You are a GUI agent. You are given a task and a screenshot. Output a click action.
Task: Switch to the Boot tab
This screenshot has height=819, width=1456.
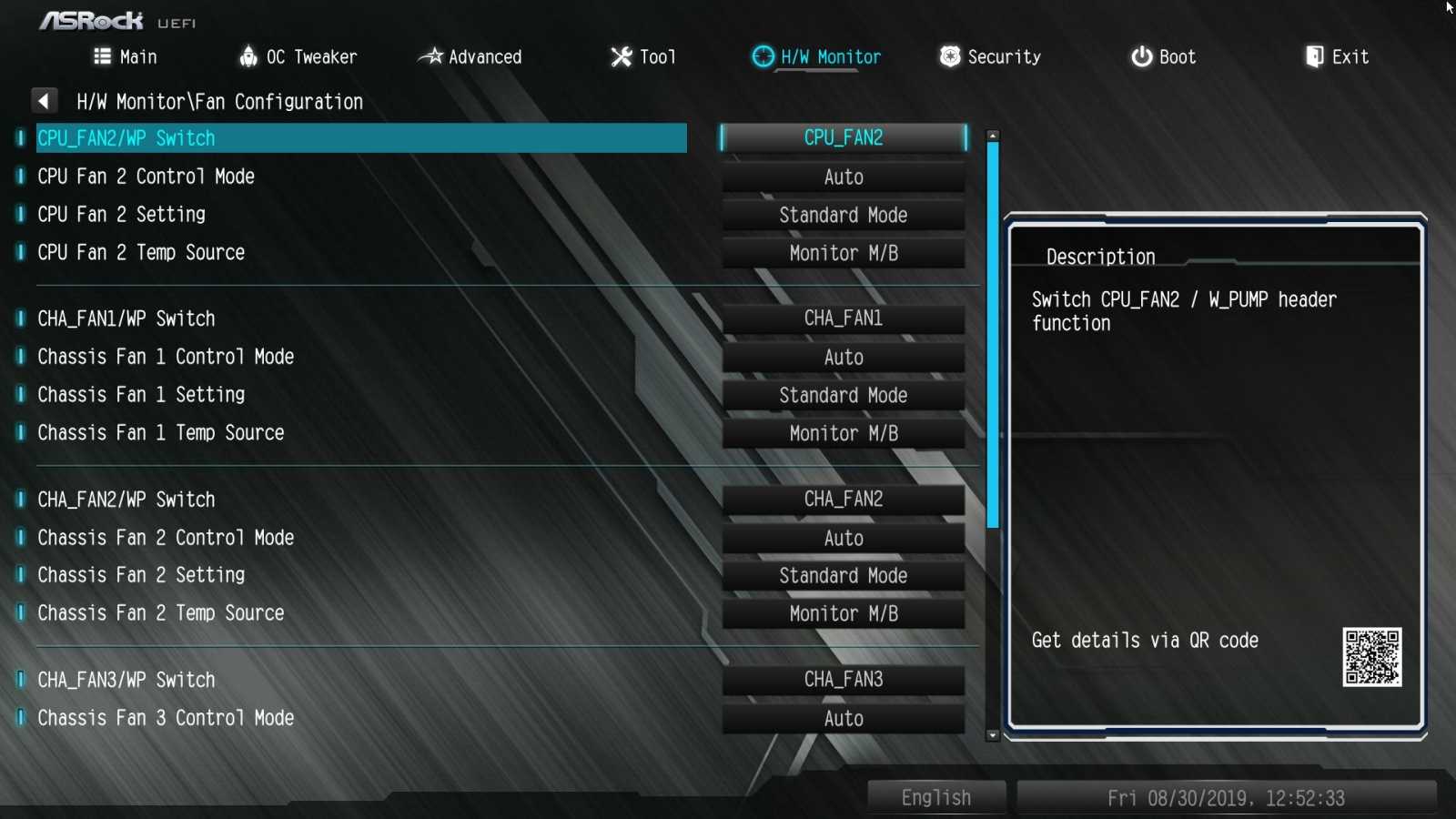point(1164,56)
